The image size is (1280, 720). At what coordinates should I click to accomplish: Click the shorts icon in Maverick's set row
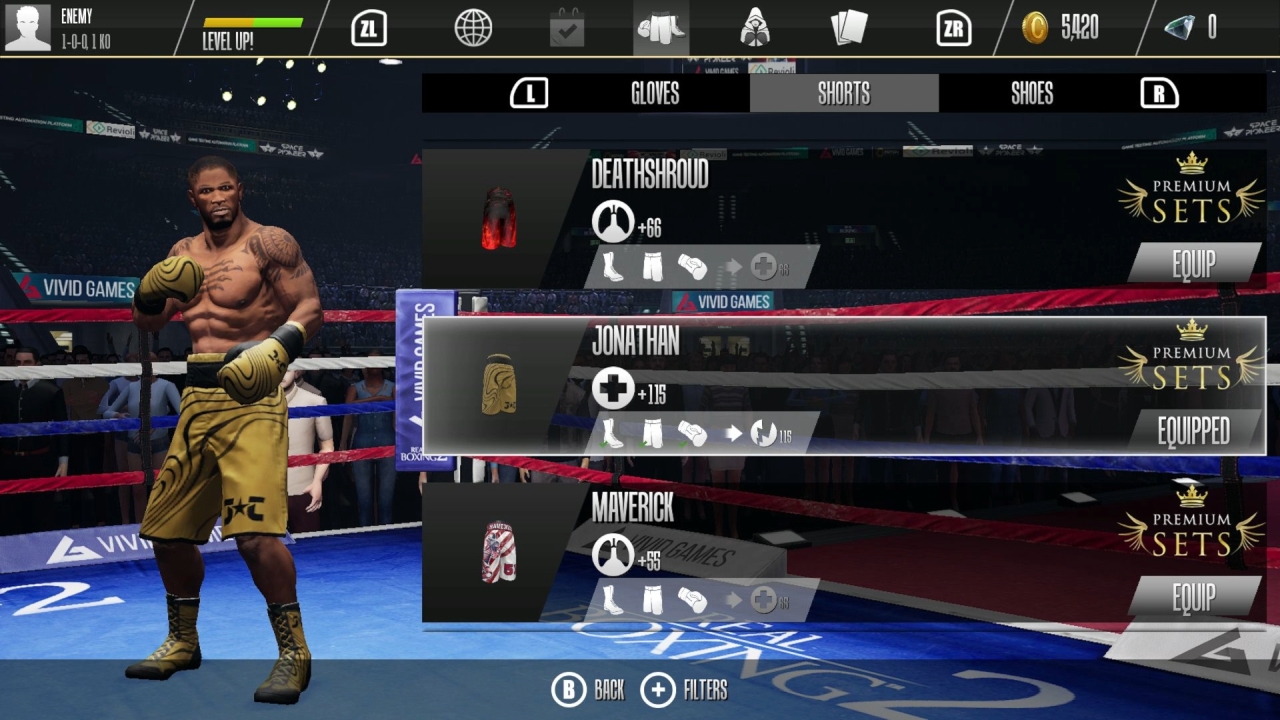pos(652,600)
